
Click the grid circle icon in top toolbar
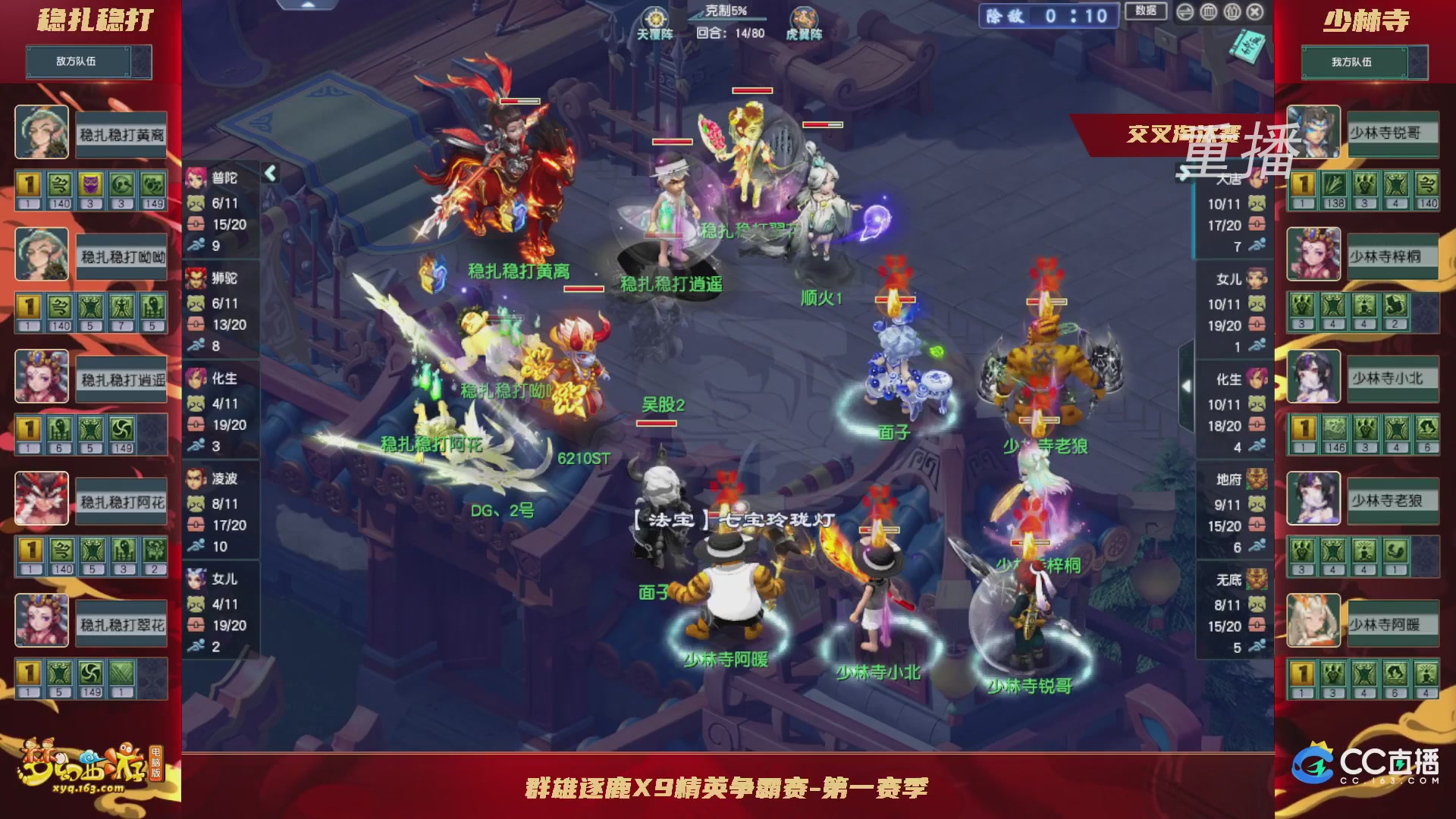coord(1208,11)
